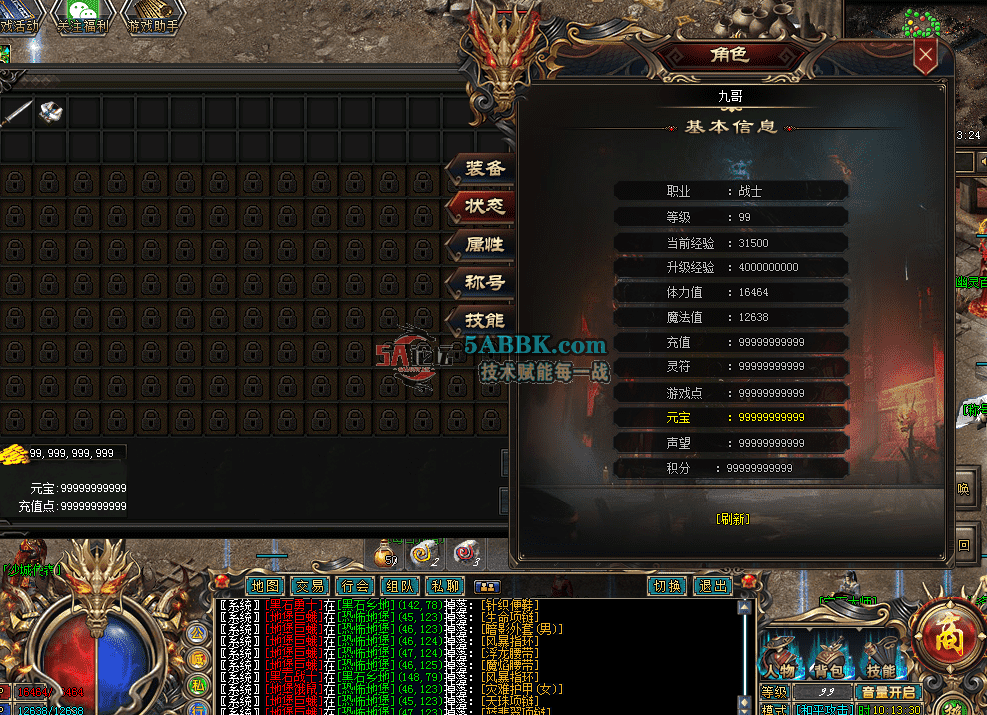Screen dimensions: 987x715
Task: Open the 状态 status tab
Action: coord(485,207)
